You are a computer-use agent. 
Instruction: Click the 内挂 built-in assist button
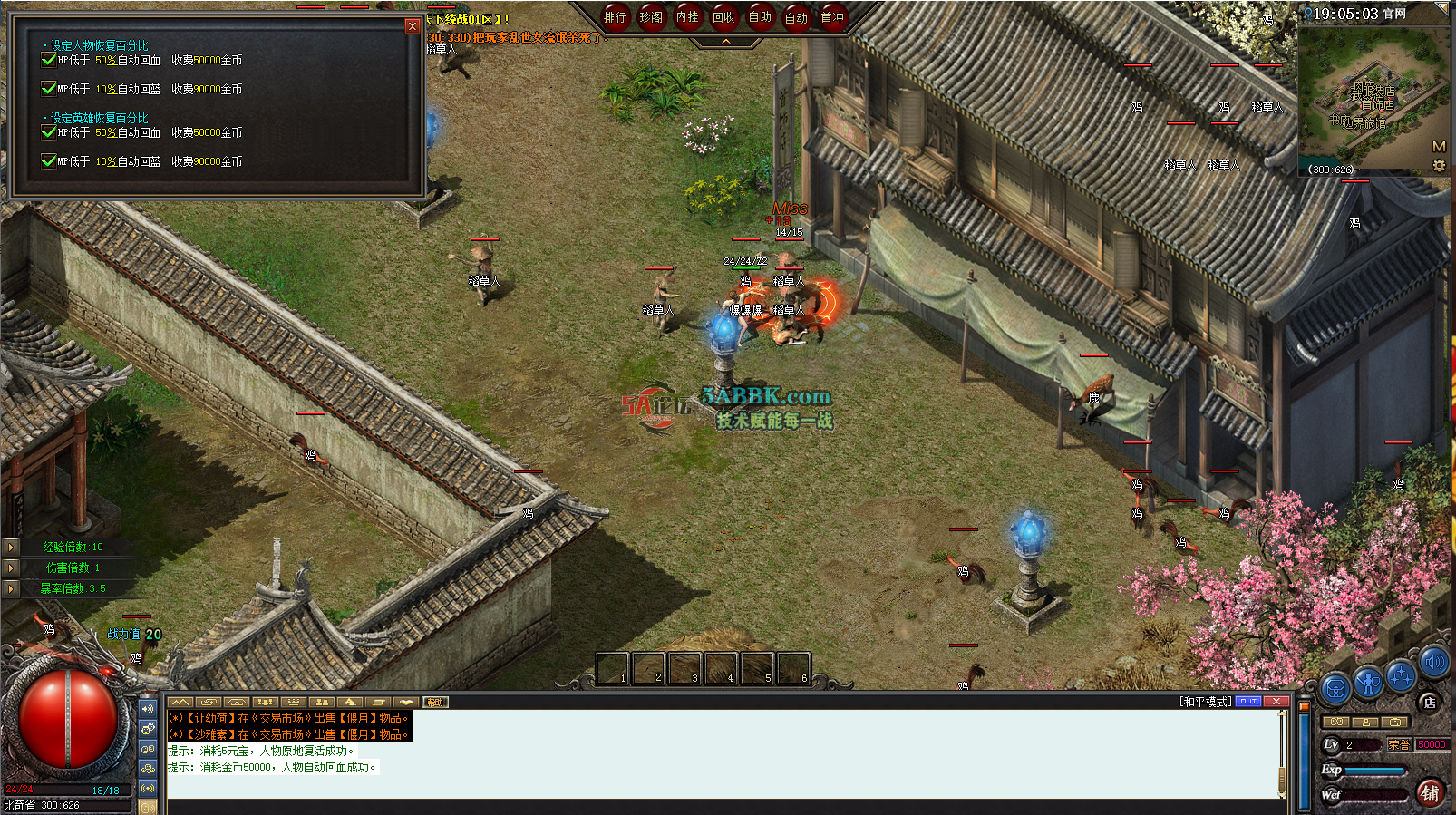687,17
